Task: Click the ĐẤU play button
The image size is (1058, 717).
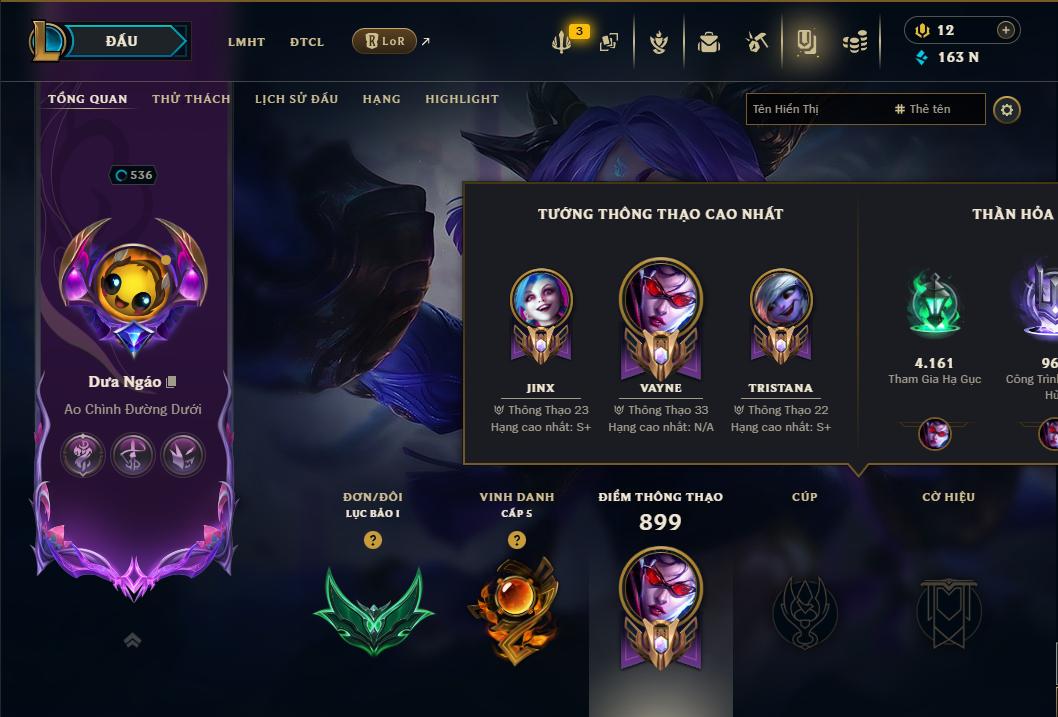Action: pyautogui.click(x=121, y=41)
